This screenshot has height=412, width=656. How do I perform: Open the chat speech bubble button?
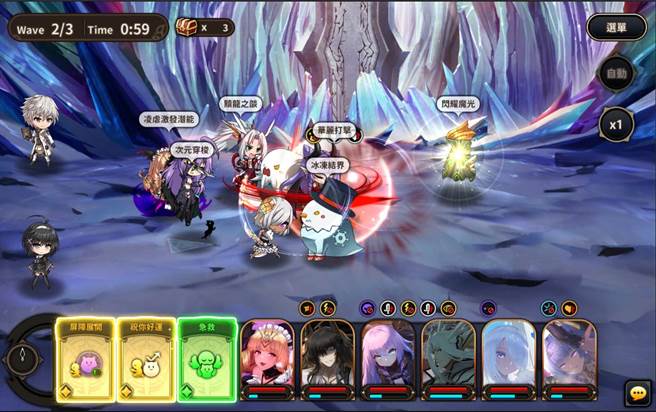tap(636, 392)
